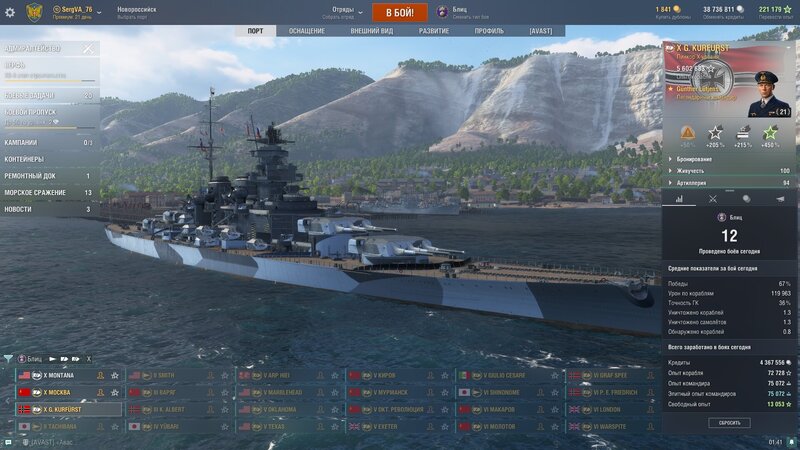Reset session stats with СБРОСИТЬ button
This screenshot has width=800, height=450.
click(728, 423)
